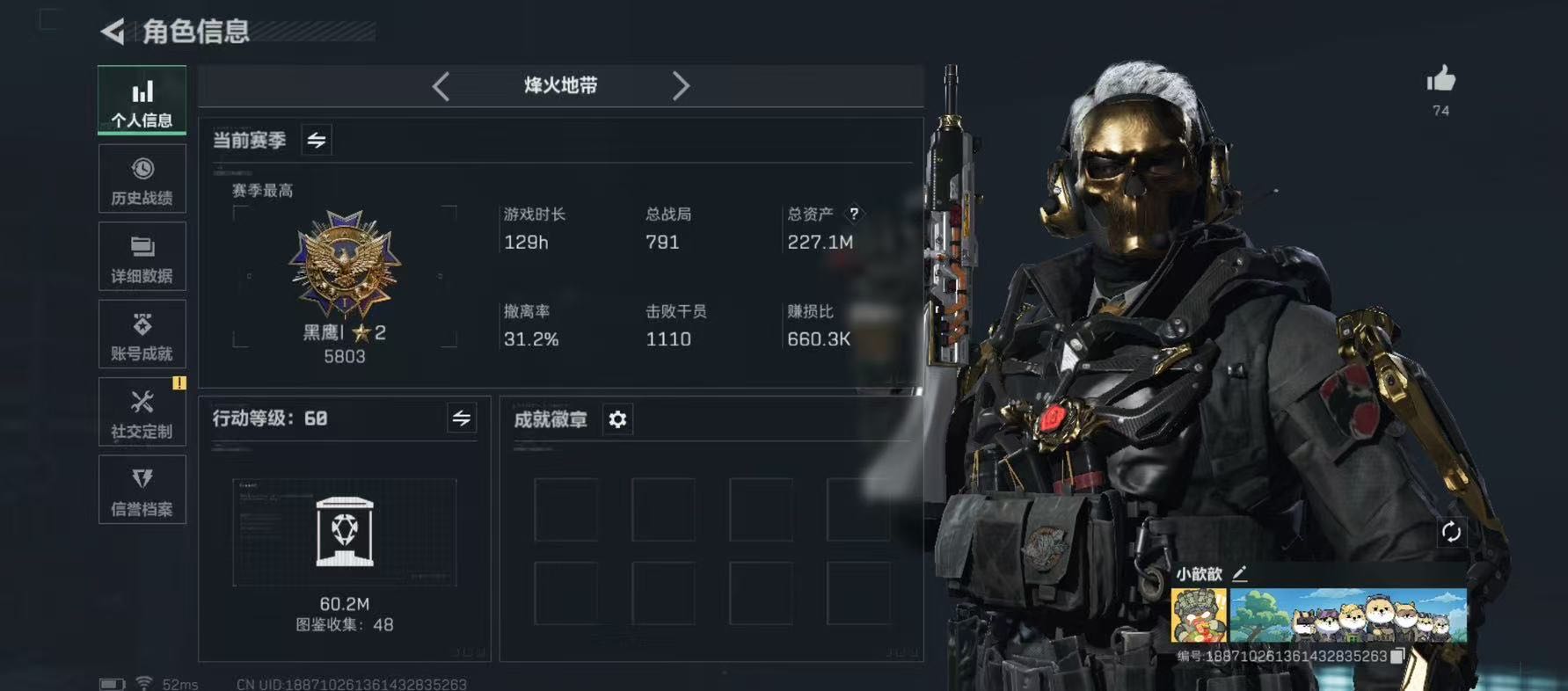Screen dimensions: 1568x691
Task: Click the left arrow beside 烽火地带
Action: pos(441,86)
